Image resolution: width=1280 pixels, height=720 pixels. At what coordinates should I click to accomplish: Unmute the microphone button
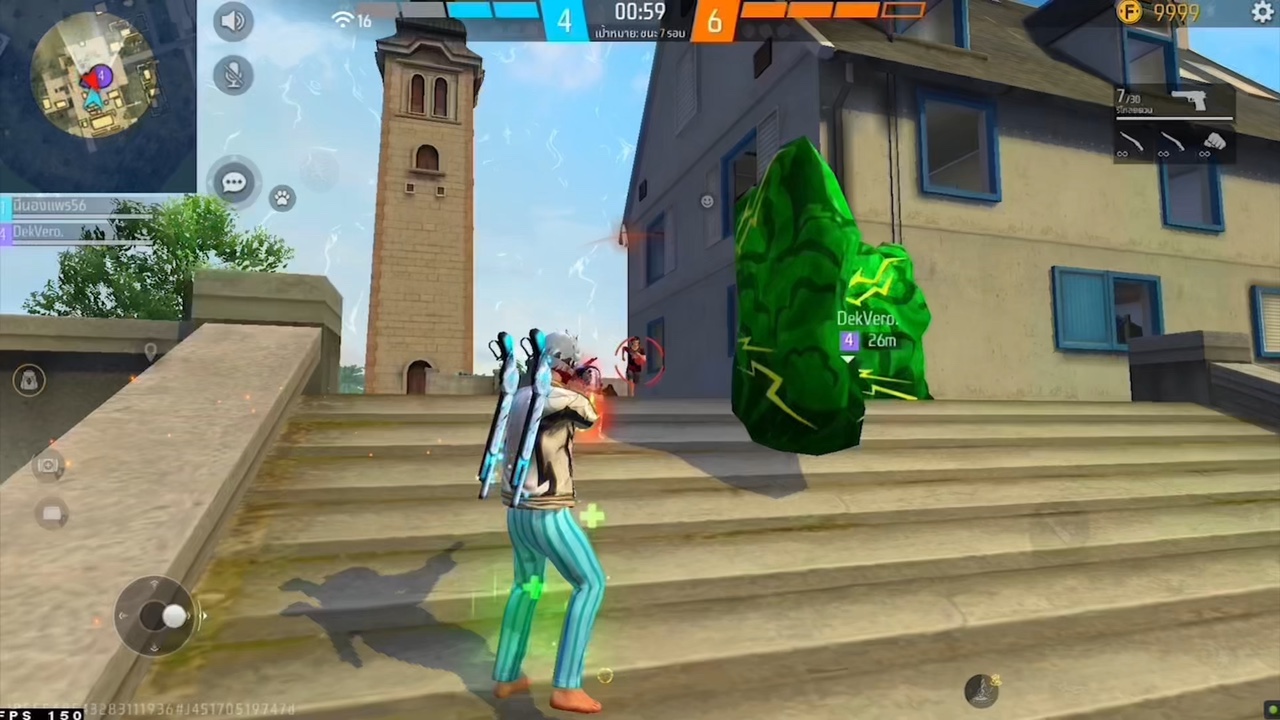[x=233, y=75]
